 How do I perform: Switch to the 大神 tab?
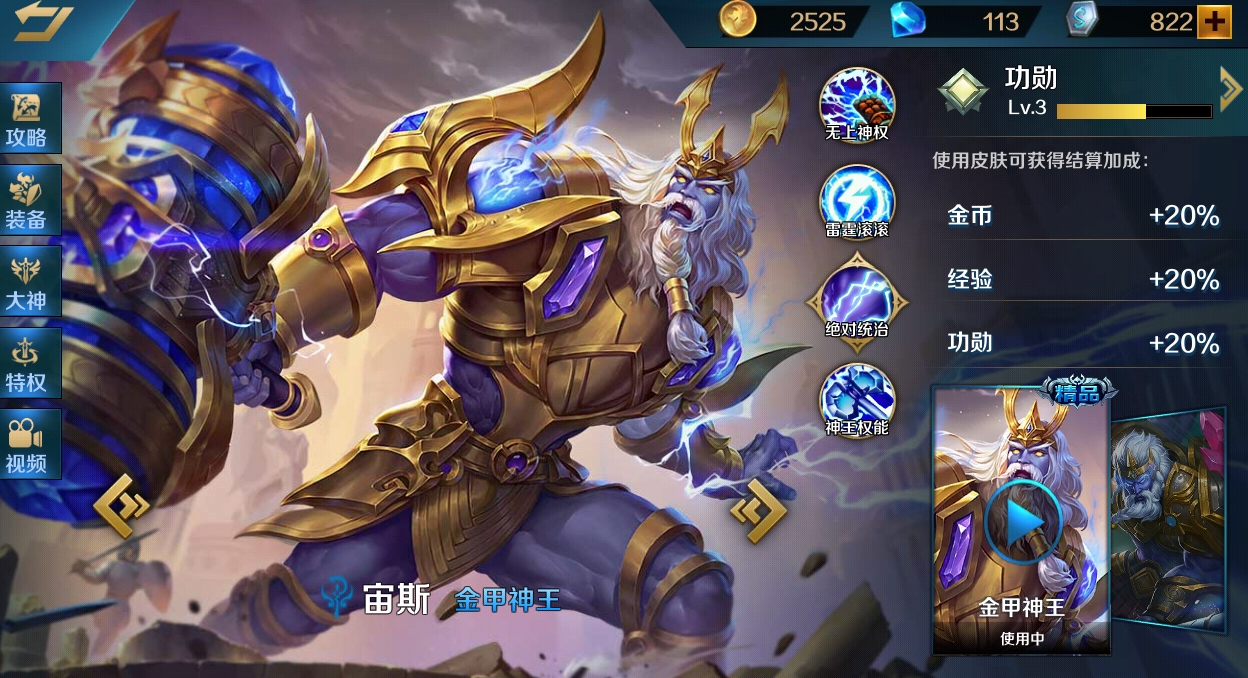(28, 283)
